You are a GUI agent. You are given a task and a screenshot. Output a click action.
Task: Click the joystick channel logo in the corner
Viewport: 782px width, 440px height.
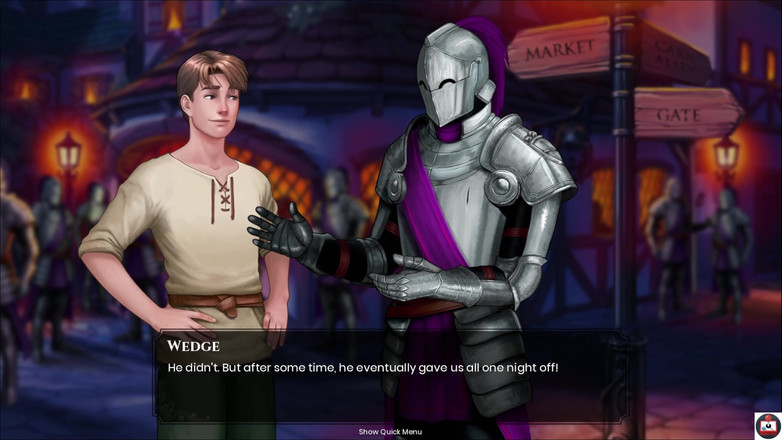[767, 425]
